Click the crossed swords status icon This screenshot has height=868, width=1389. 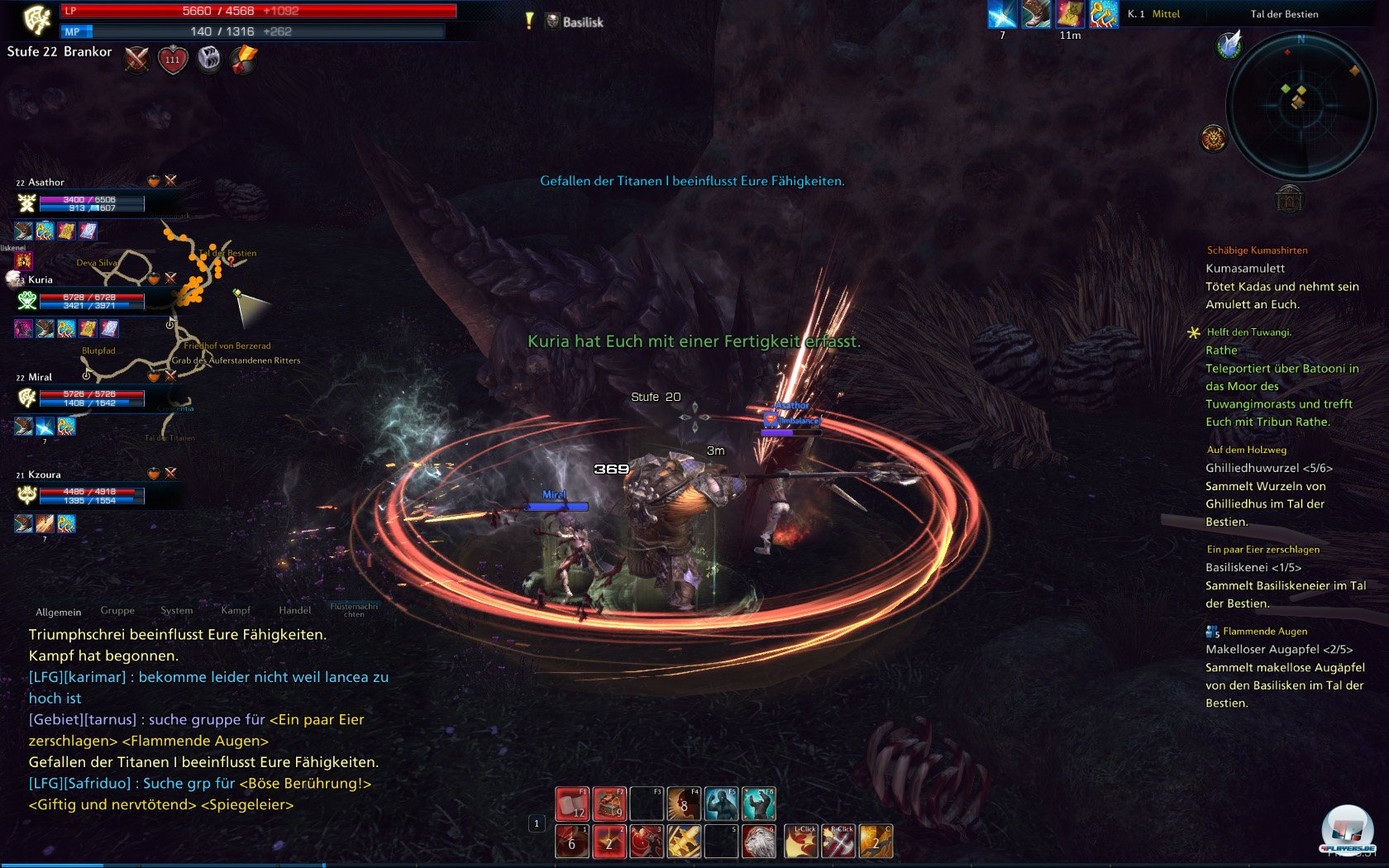[136, 60]
